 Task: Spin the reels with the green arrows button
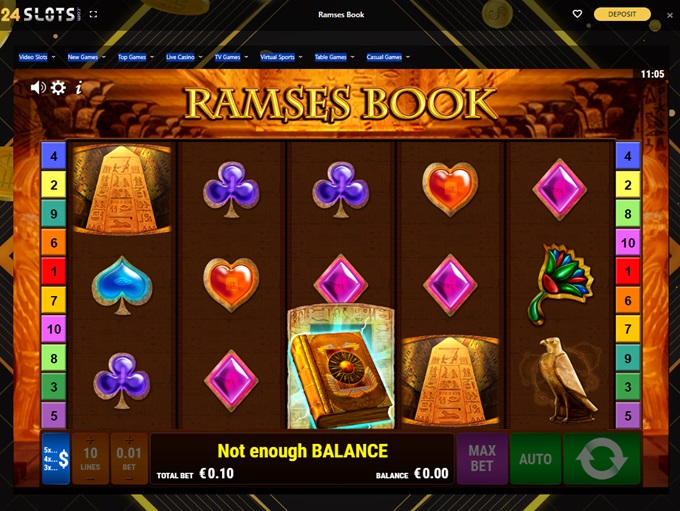point(601,459)
